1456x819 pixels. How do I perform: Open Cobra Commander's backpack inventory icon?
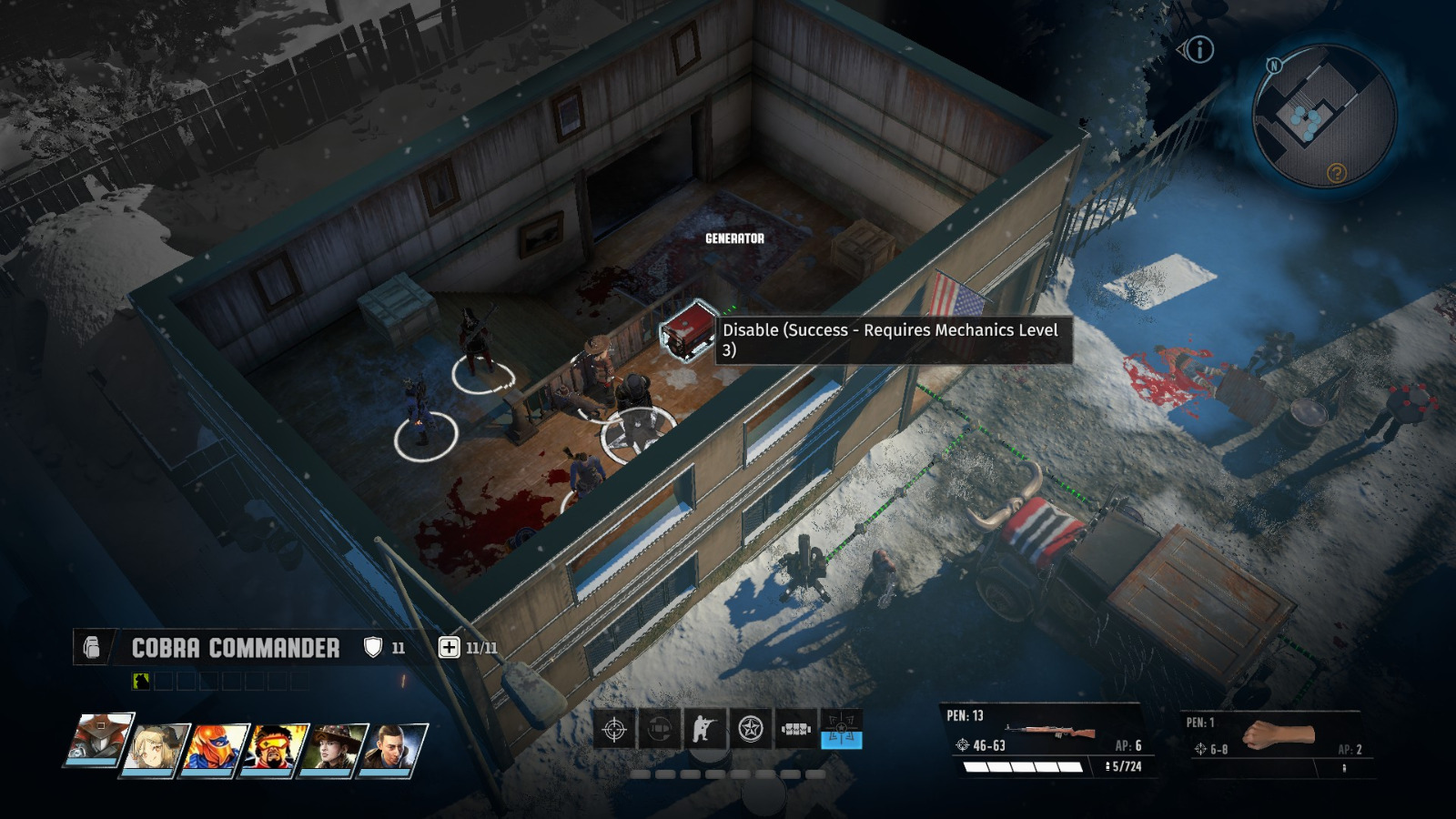click(93, 648)
